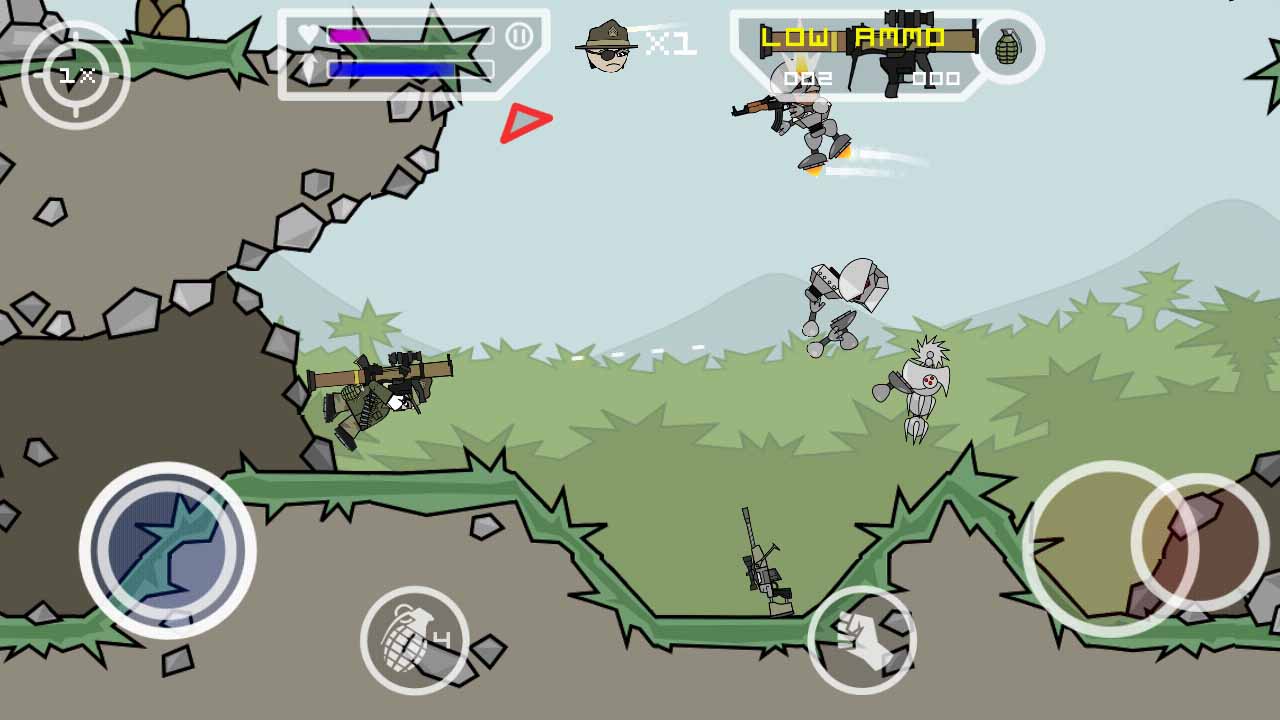Click the red enemy direction arrow indicator

point(525,122)
